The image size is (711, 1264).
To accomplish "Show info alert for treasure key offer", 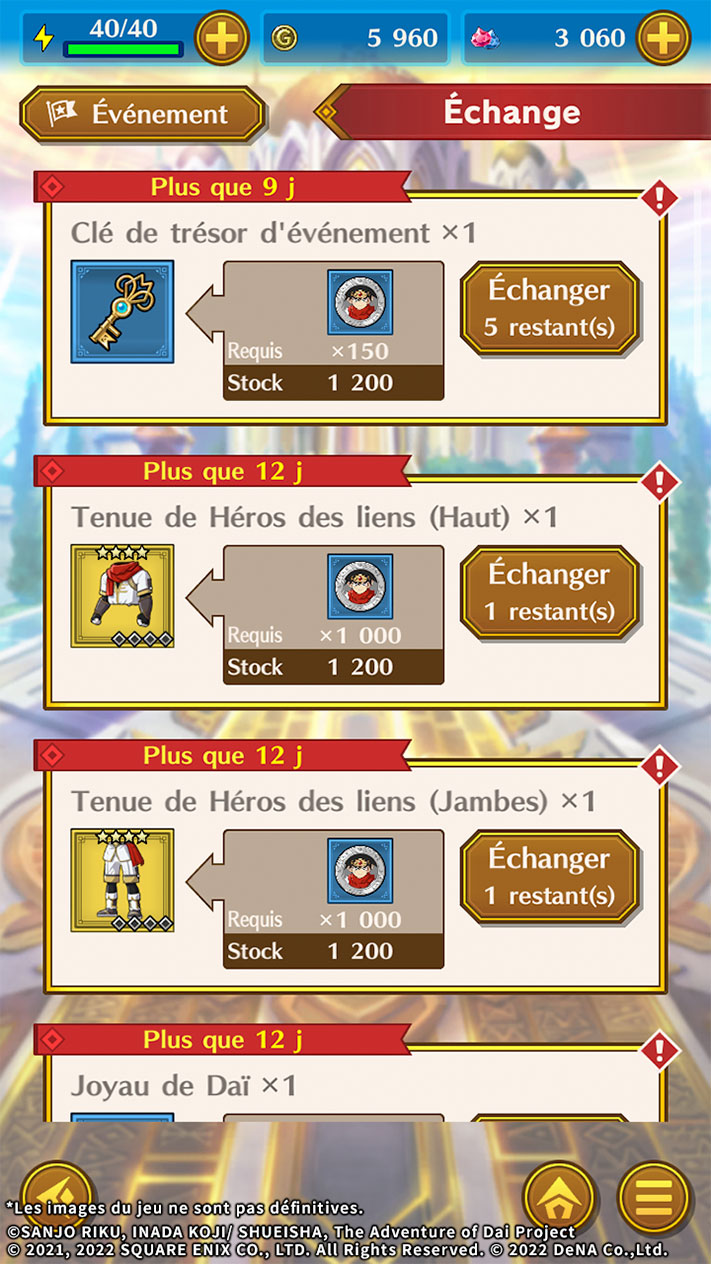I will click(659, 198).
